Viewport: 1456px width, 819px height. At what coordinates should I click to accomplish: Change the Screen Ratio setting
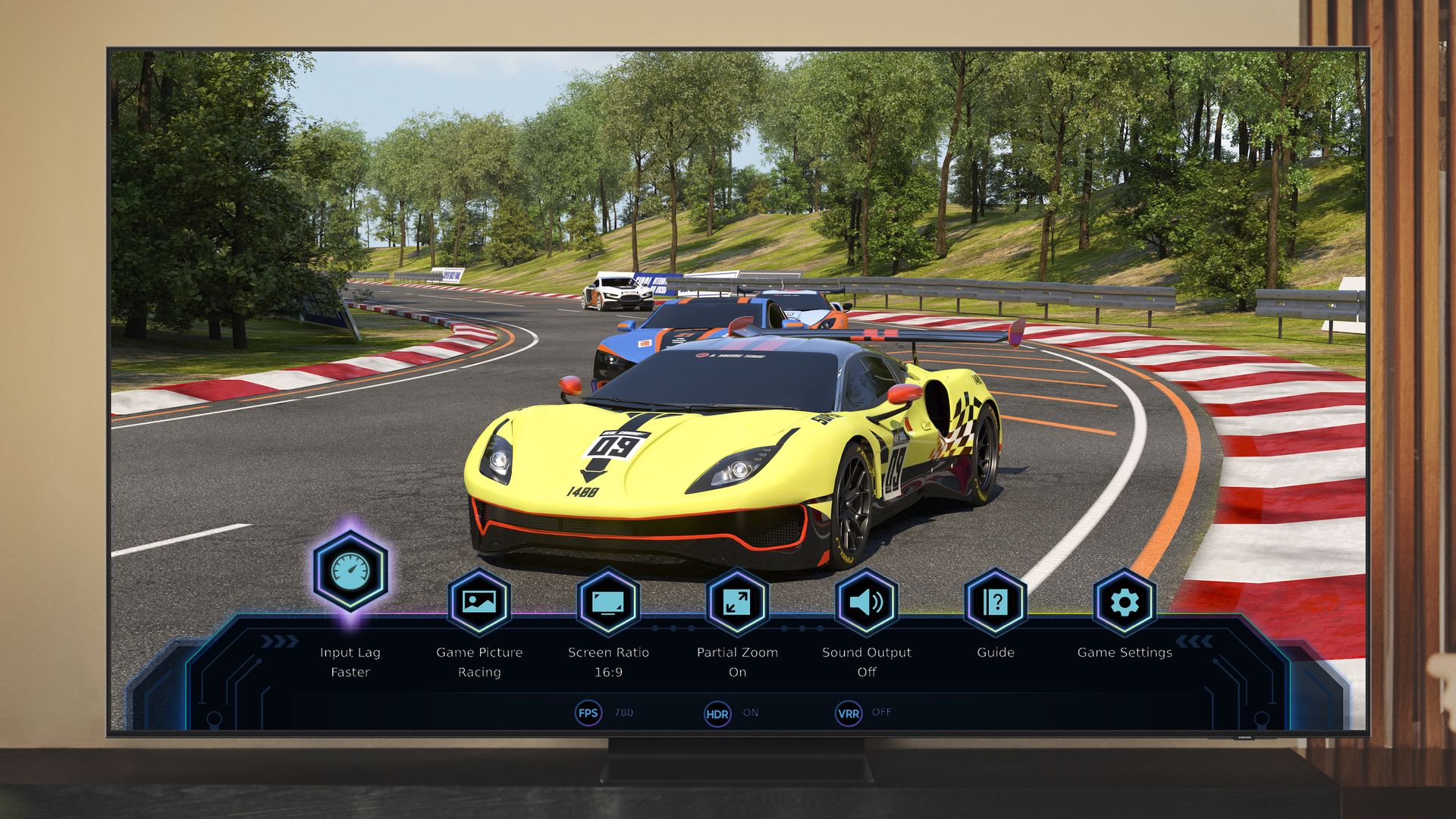click(608, 602)
